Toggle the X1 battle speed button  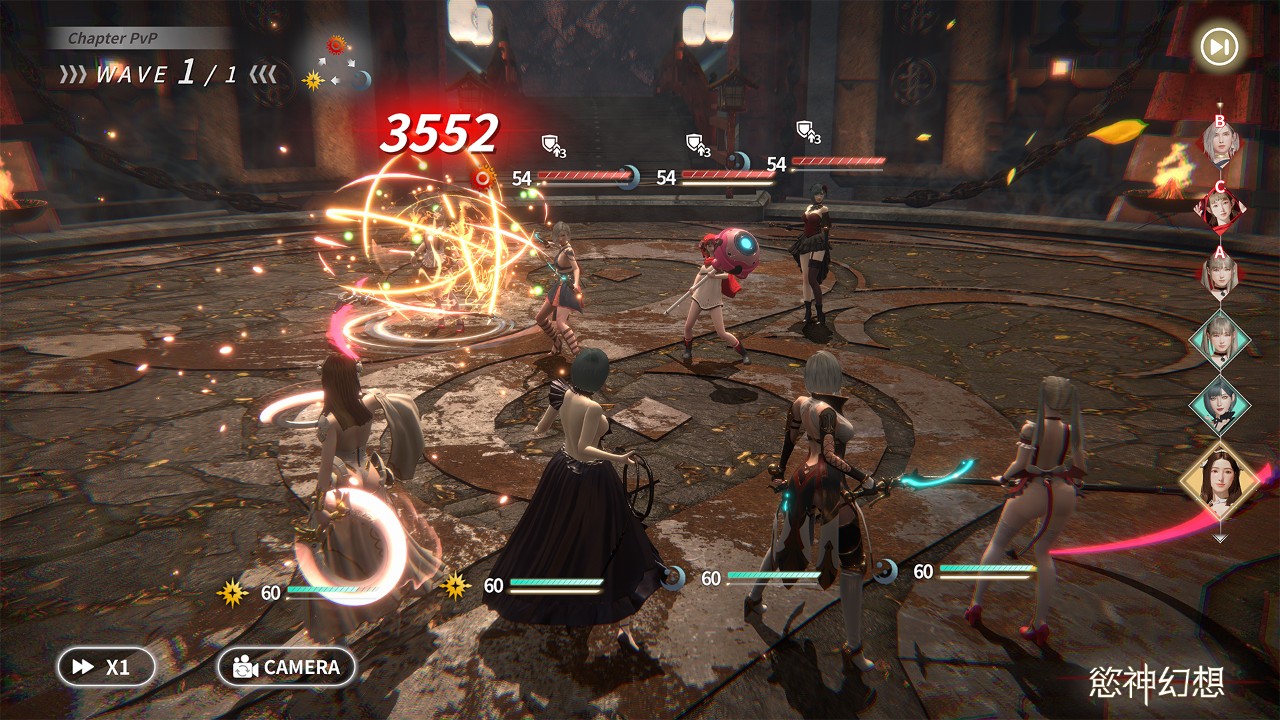tap(106, 667)
